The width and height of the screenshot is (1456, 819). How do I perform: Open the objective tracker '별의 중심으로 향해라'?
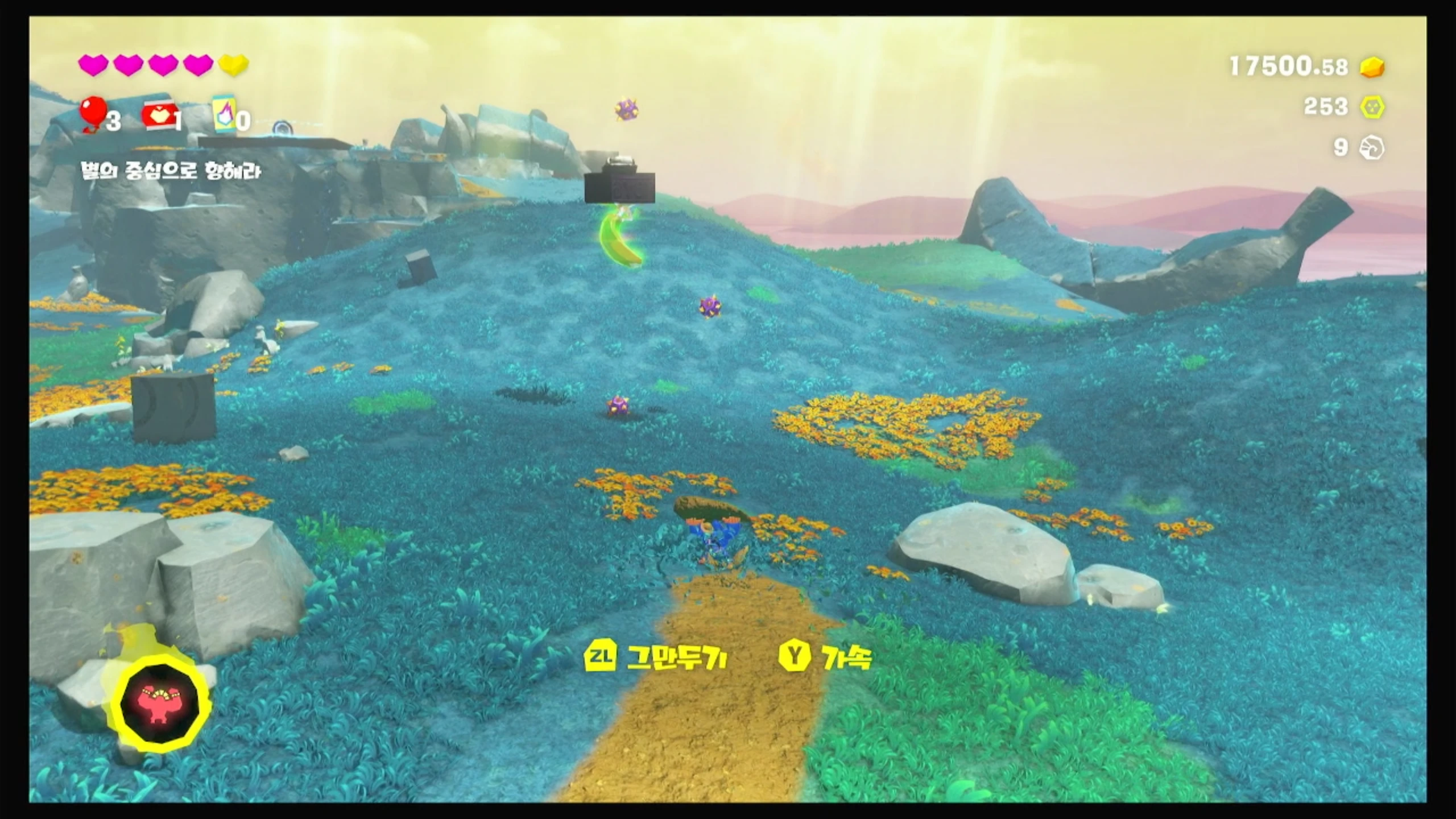point(171,171)
